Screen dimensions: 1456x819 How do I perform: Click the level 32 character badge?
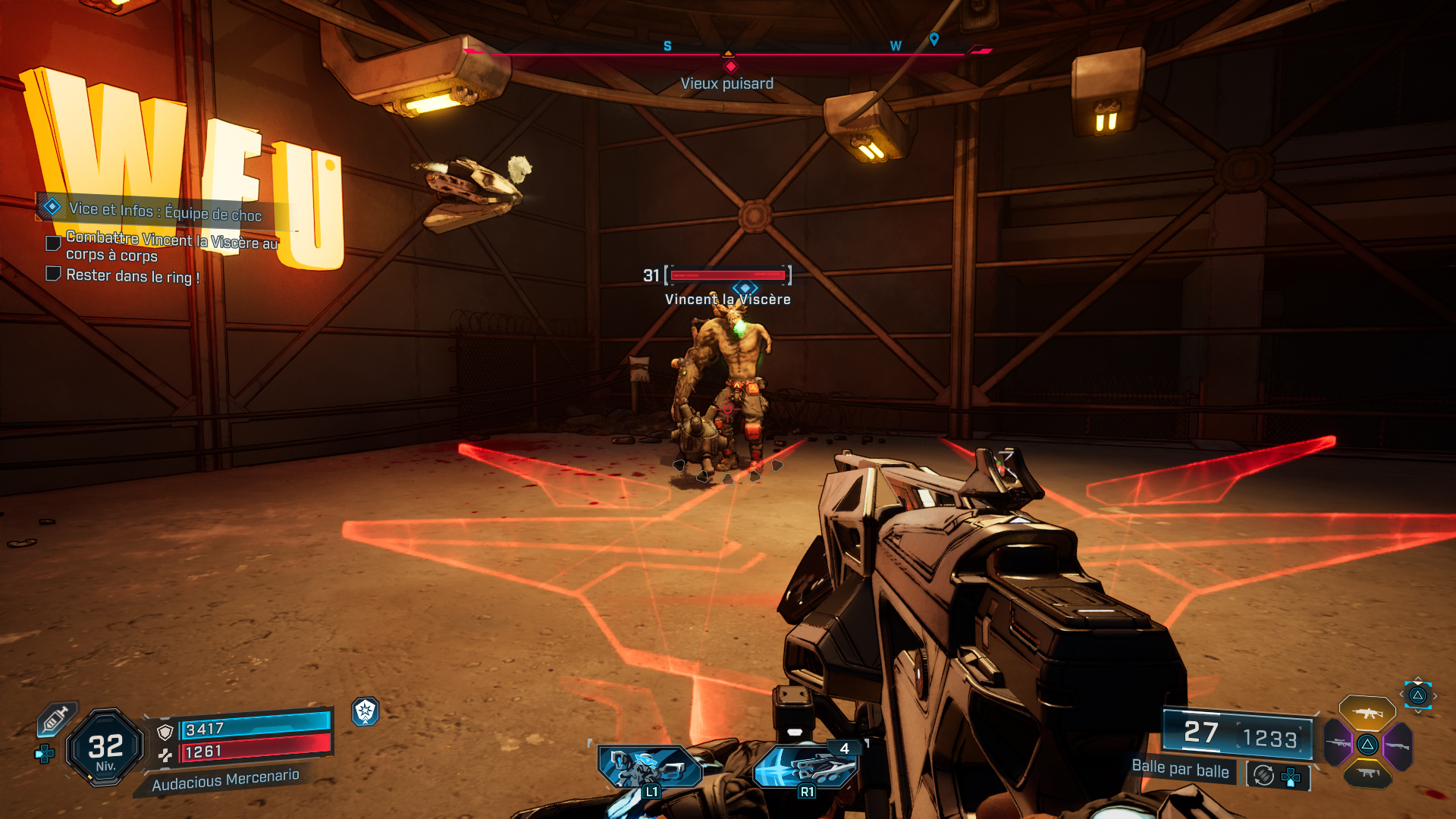[x=105, y=748]
